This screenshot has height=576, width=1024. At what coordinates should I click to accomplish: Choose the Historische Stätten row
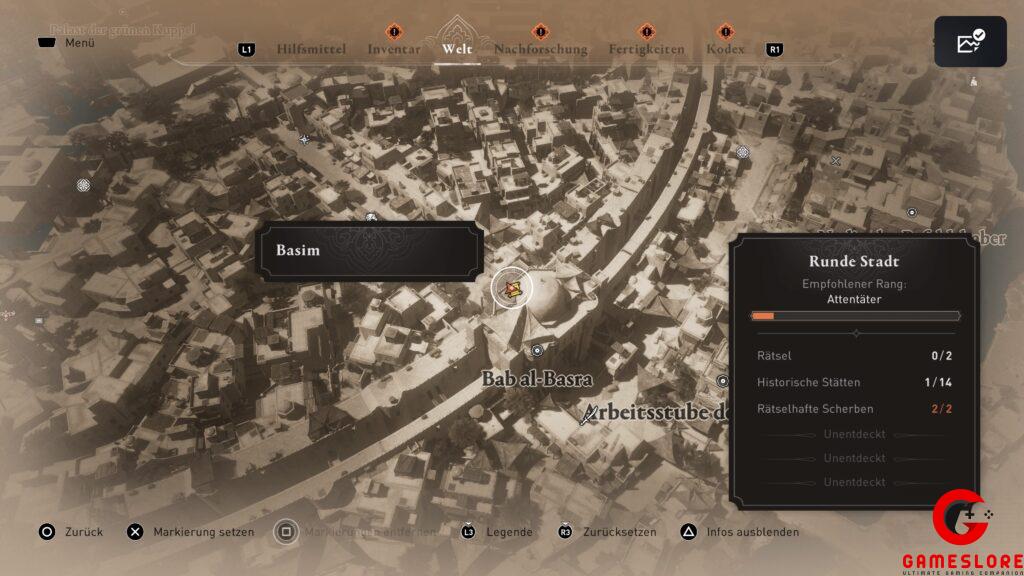tap(855, 382)
